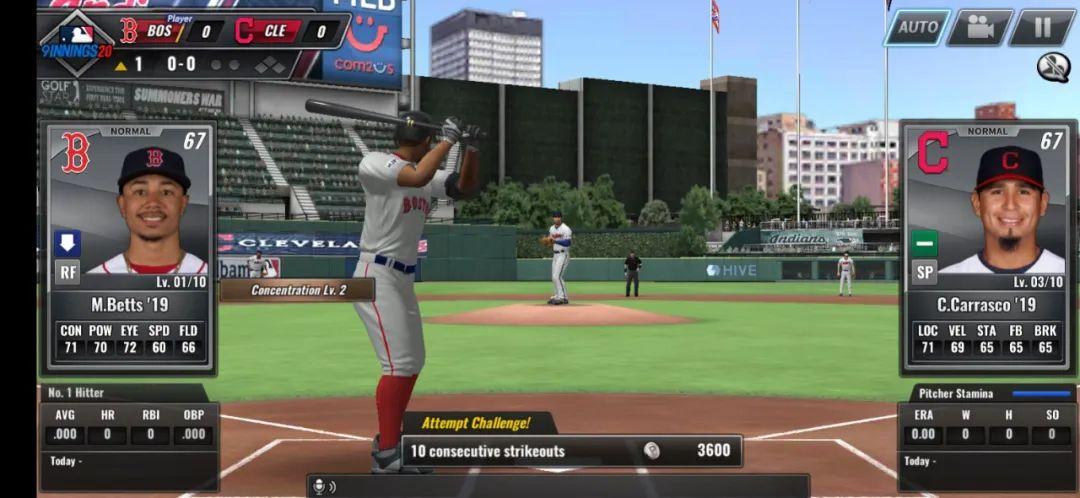Toggle the muted chat bubble icon

pyautogui.click(x=1052, y=67)
